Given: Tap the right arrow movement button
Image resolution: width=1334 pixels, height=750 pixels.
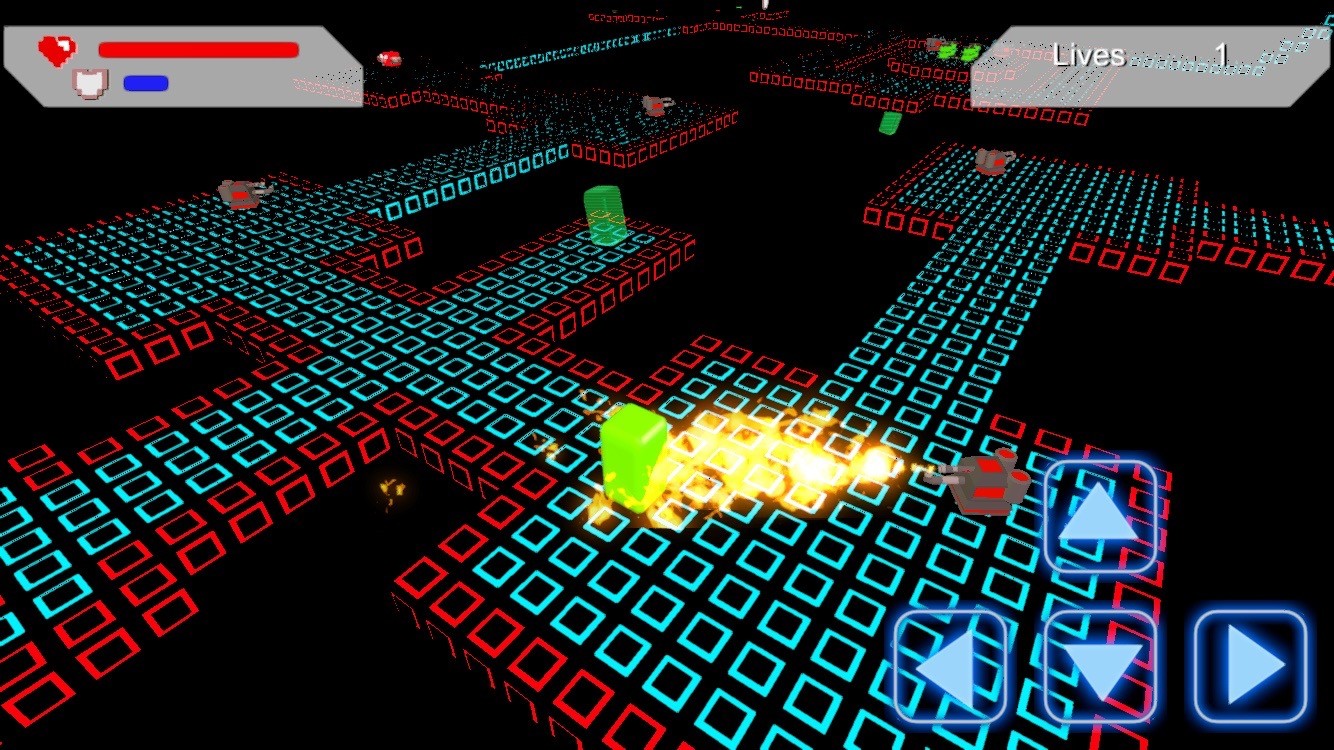Looking at the screenshot, I should (1251, 666).
